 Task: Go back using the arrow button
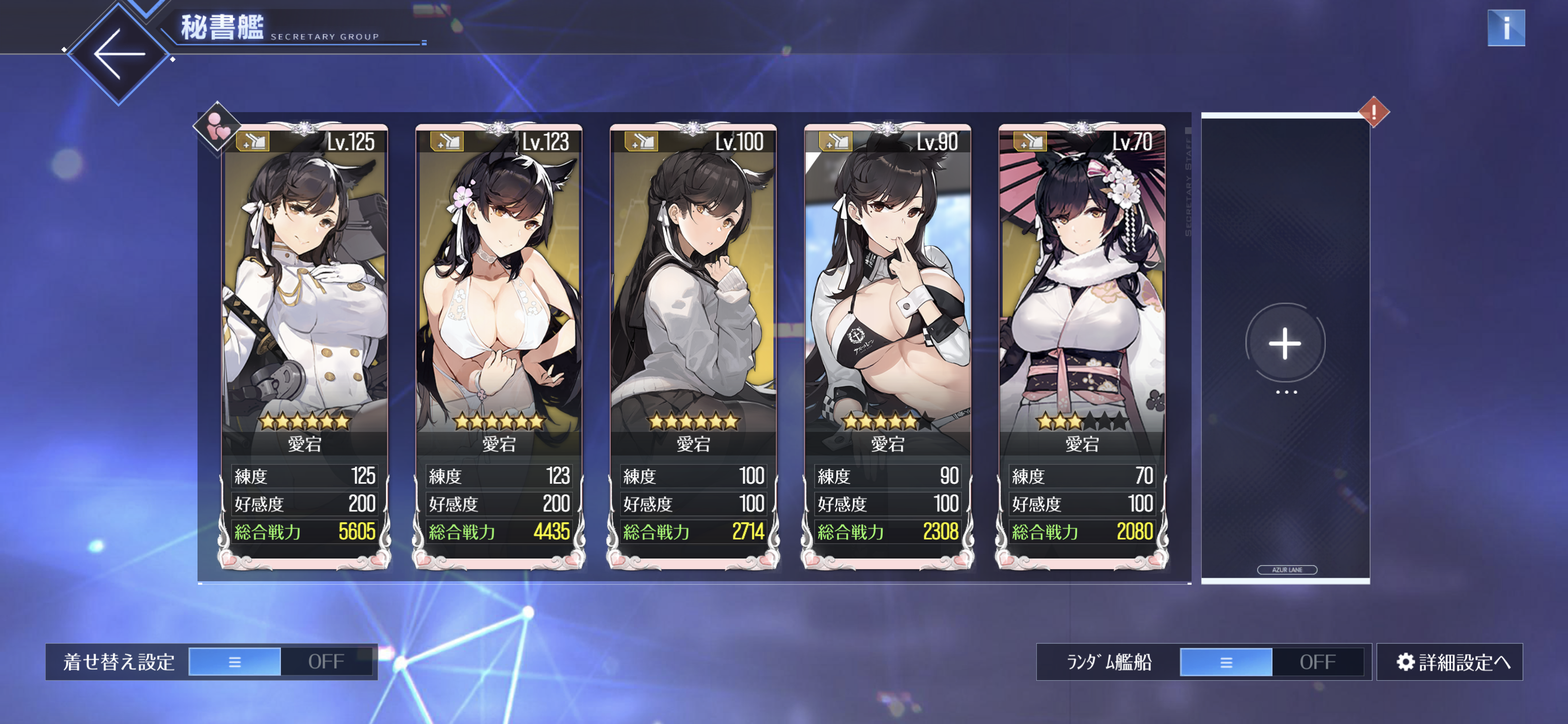(118, 54)
